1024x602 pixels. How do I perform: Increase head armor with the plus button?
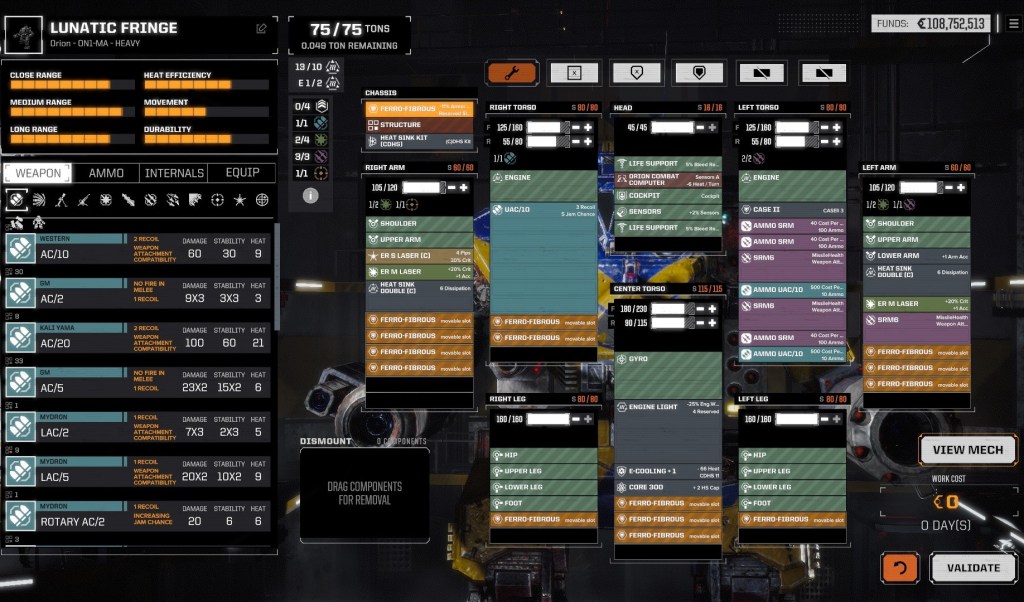coord(713,127)
